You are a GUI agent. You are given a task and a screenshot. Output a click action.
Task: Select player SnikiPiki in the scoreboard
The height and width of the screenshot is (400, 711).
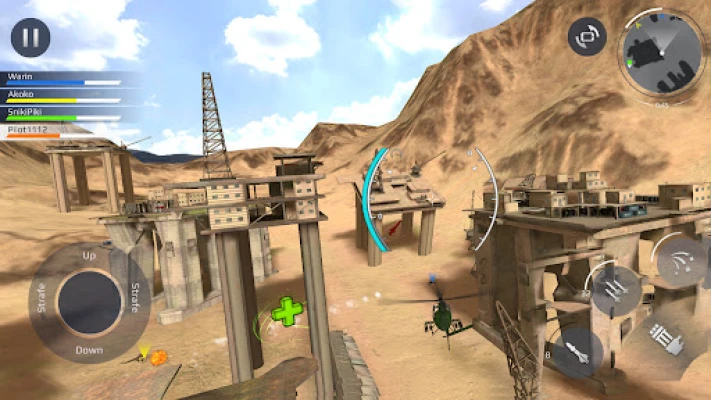(x=60, y=112)
